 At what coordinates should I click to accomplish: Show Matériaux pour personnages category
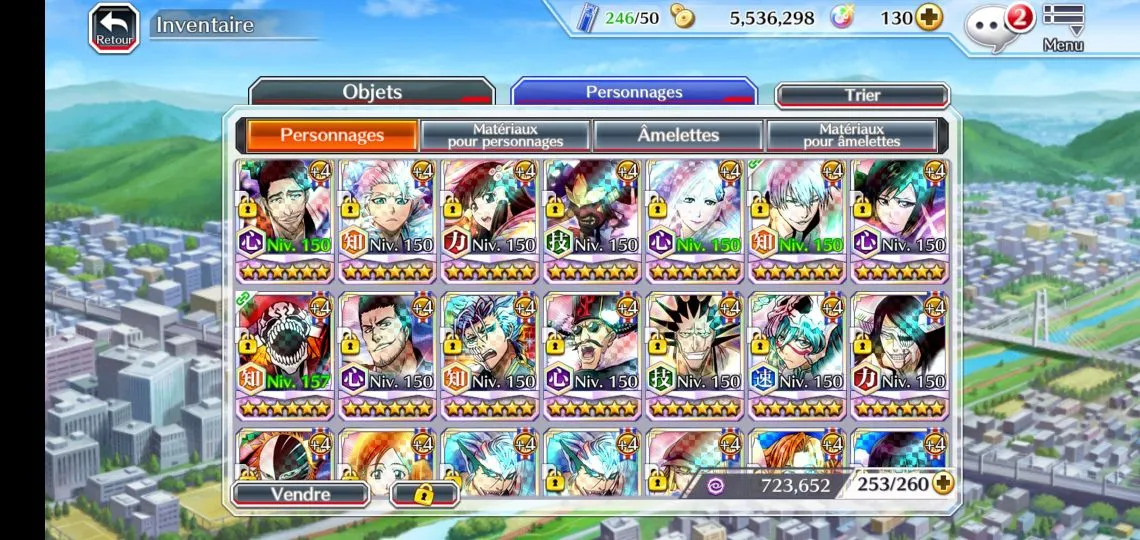505,135
